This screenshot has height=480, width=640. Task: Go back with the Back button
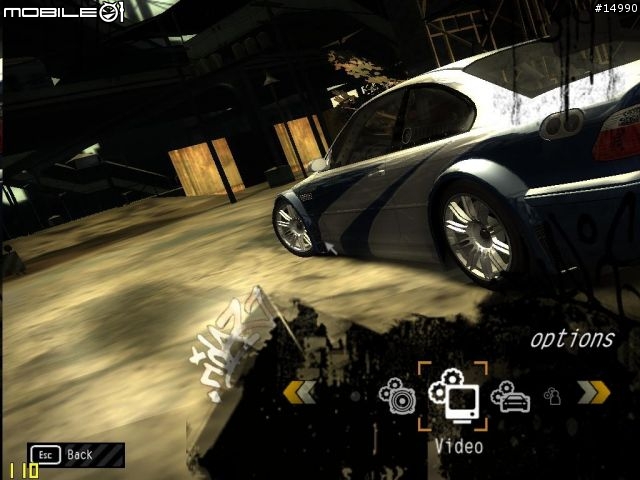(76, 455)
